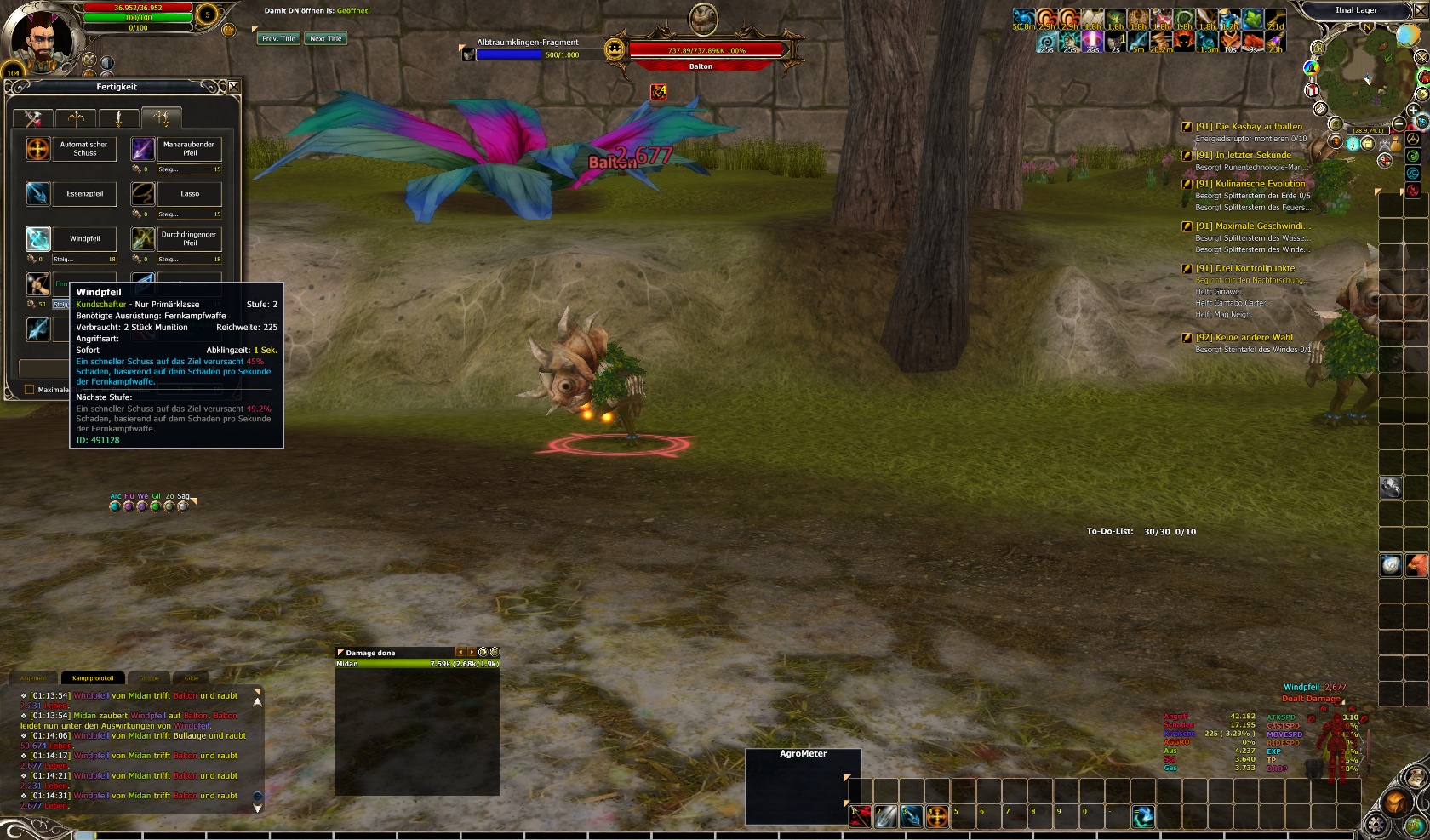
Task: Switch to the Gilde chat tab
Action: click(192, 678)
